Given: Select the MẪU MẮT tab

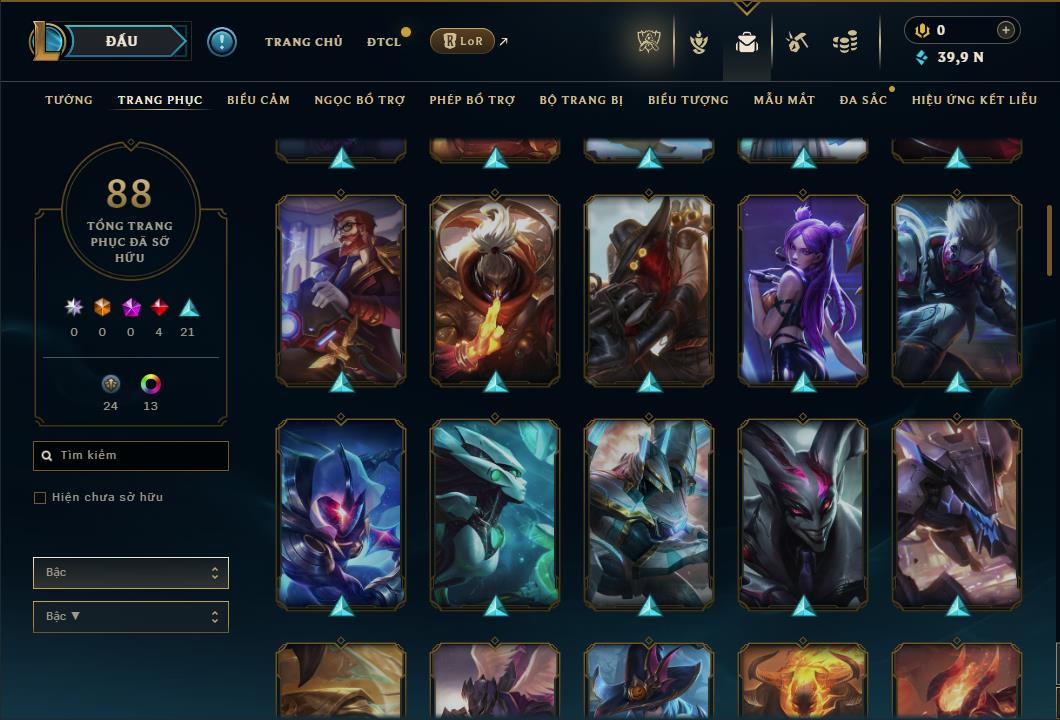Looking at the screenshot, I should click(x=784, y=100).
